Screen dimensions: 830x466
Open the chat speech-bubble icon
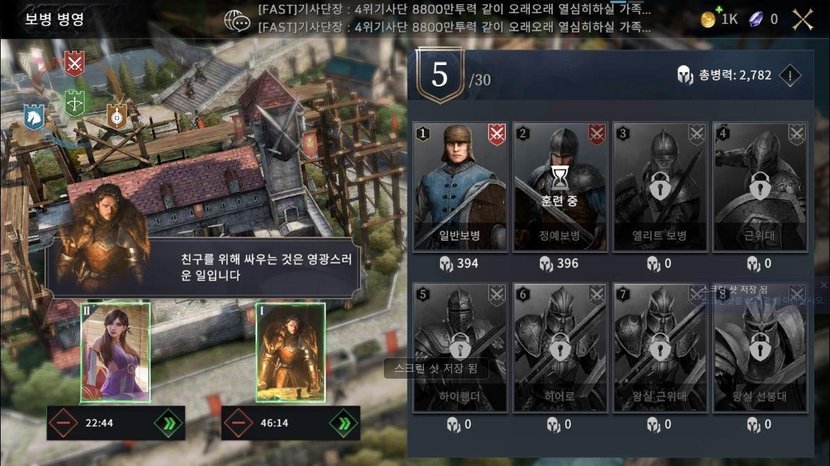point(237,19)
